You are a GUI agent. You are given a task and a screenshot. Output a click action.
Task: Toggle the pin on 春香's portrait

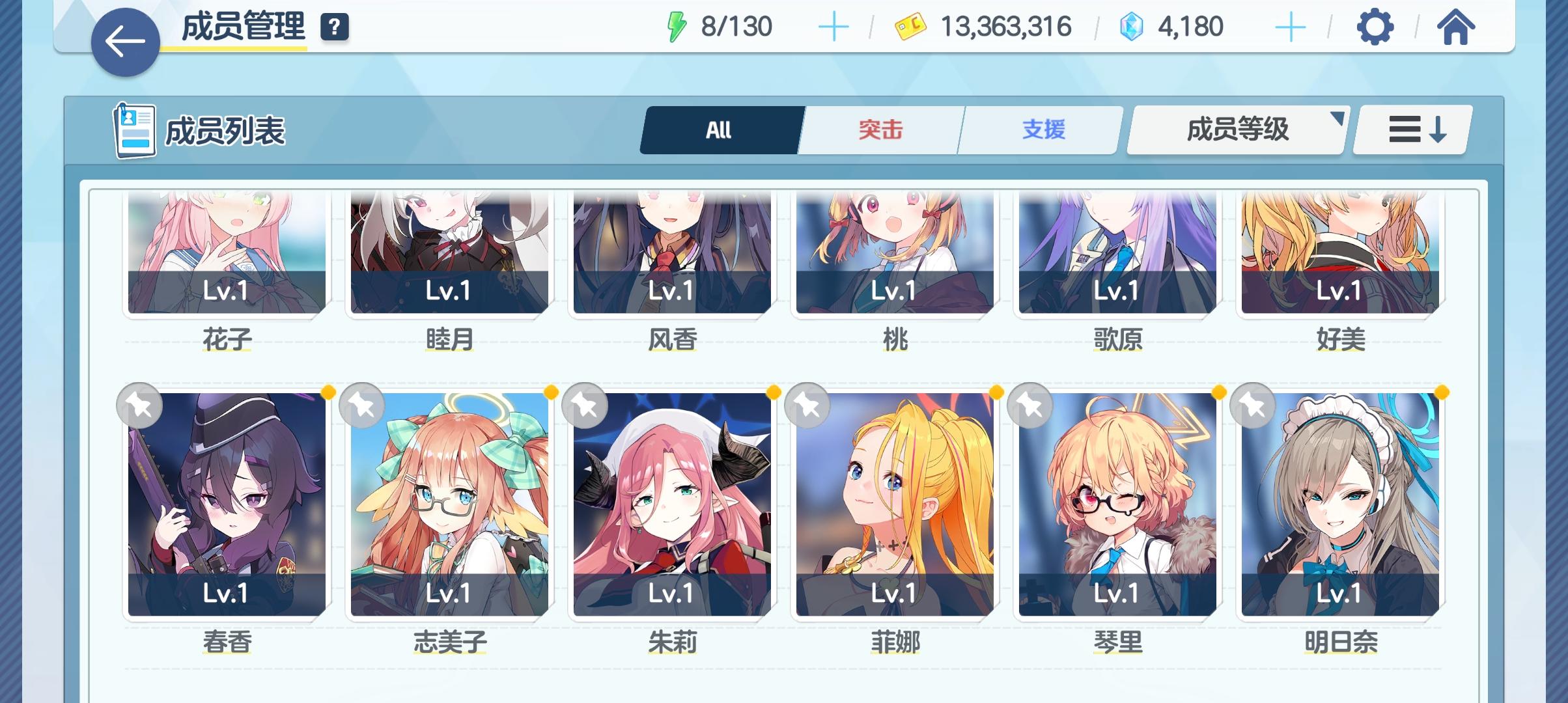coord(140,405)
